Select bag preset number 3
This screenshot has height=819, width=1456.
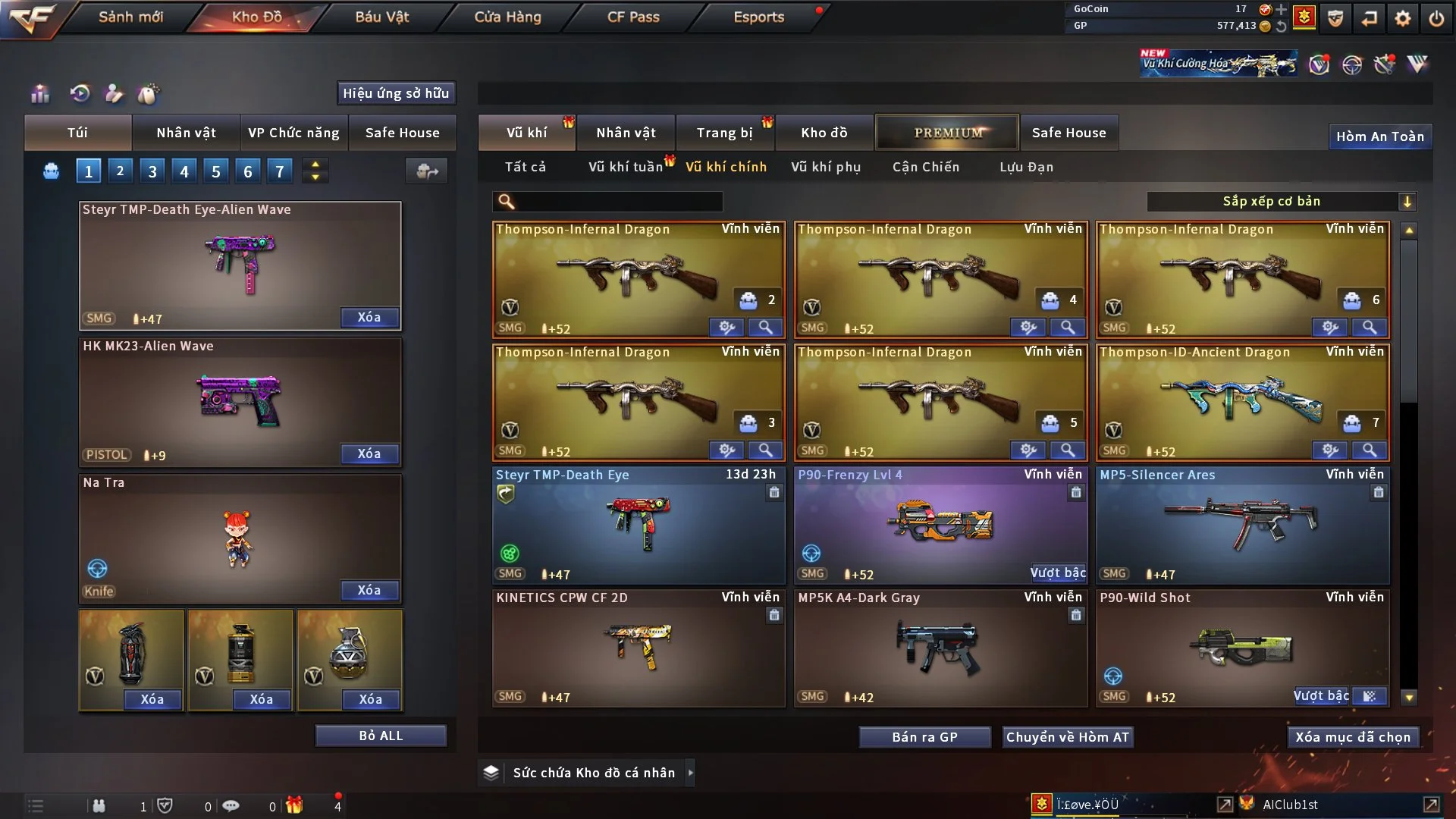[x=152, y=171]
